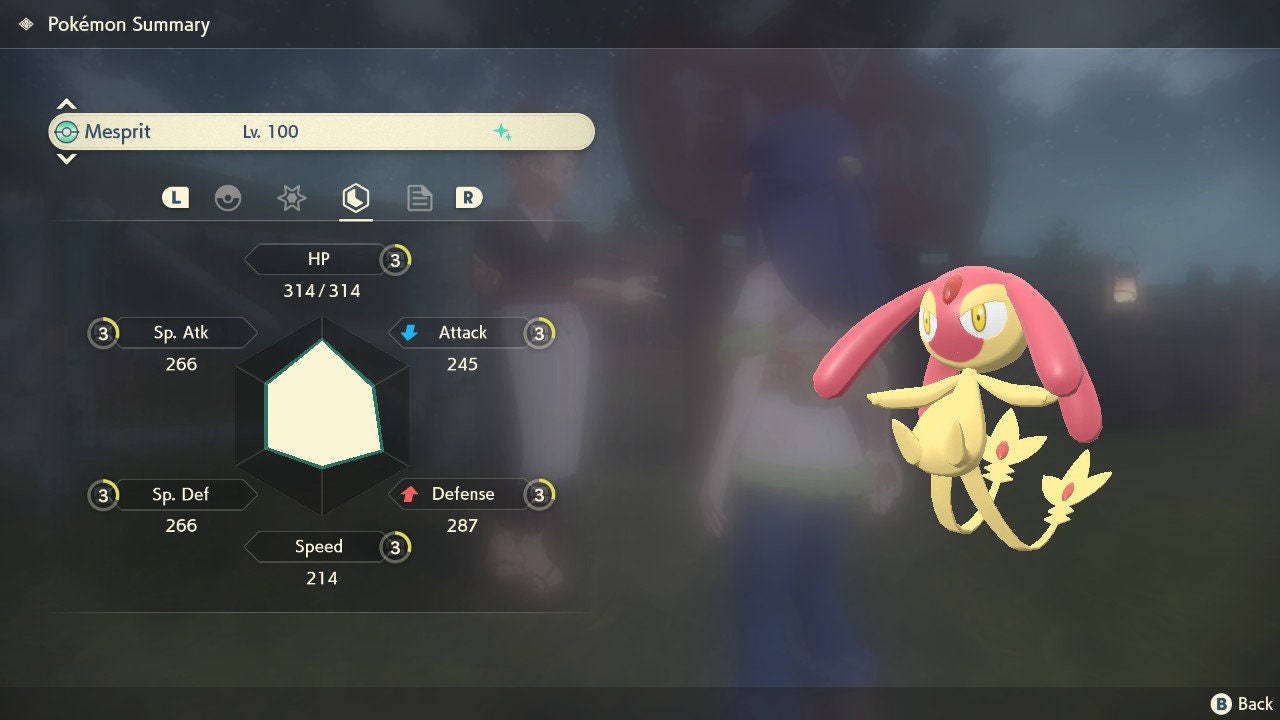The height and width of the screenshot is (720, 1280).
Task: Click the Back button
Action: click(x=1242, y=704)
